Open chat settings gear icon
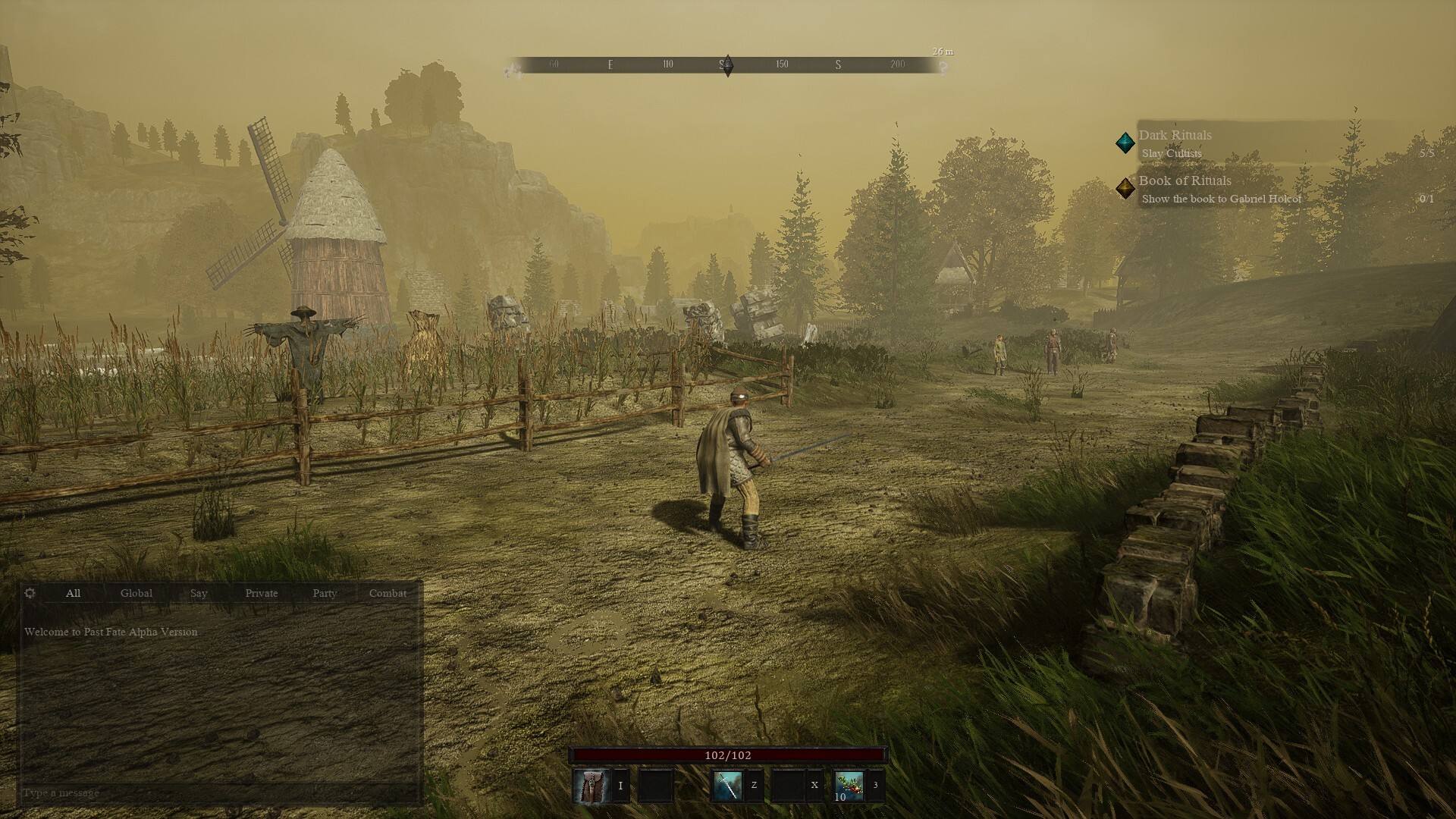This screenshot has width=1456, height=819. coord(30,593)
